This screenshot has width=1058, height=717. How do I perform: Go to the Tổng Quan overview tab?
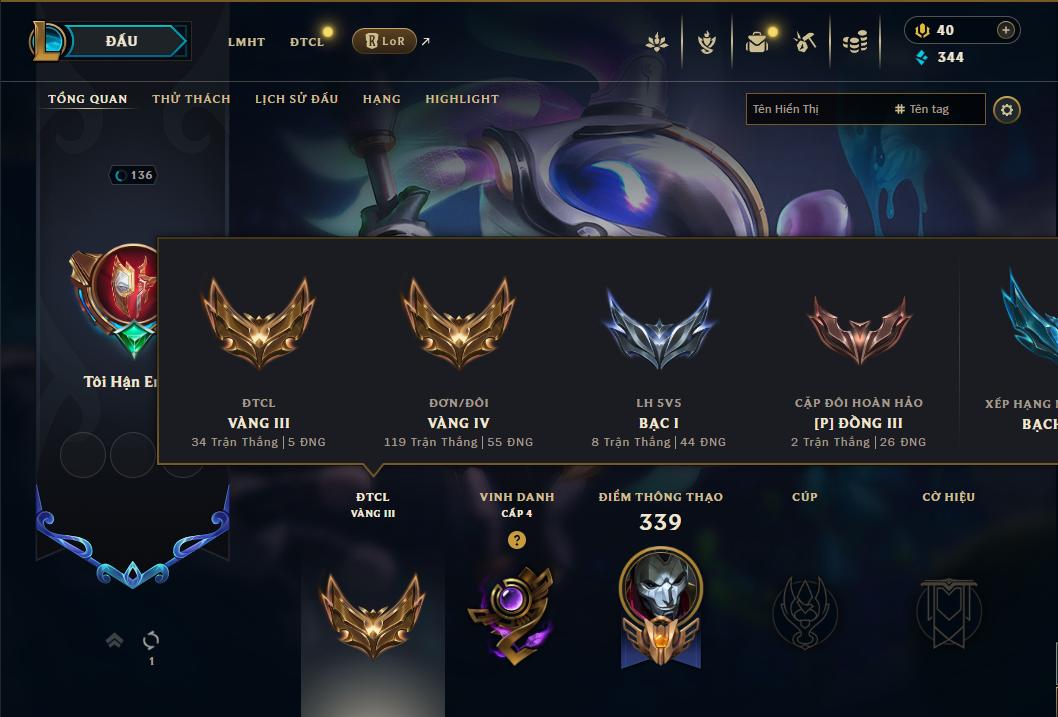[x=88, y=99]
